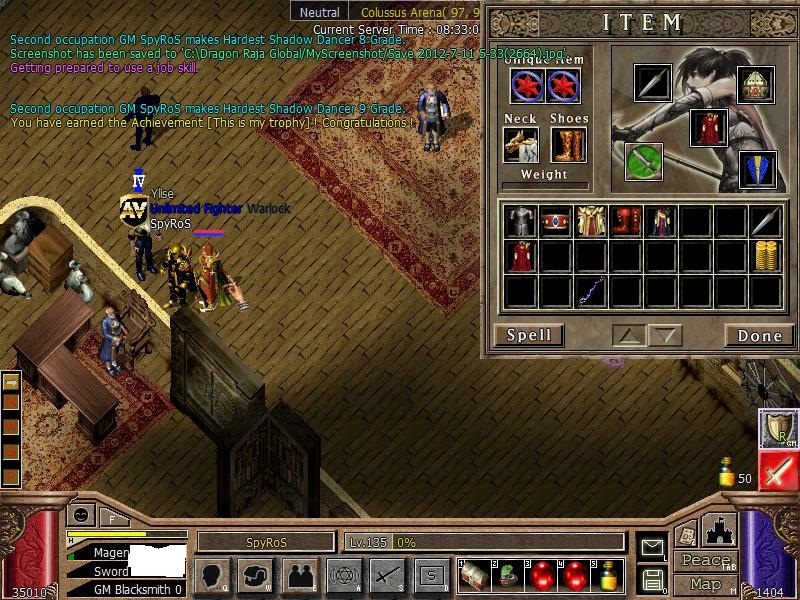Use the yellow potion in the quickbar
The width and height of the screenshot is (800, 600).
pos(608,575)
